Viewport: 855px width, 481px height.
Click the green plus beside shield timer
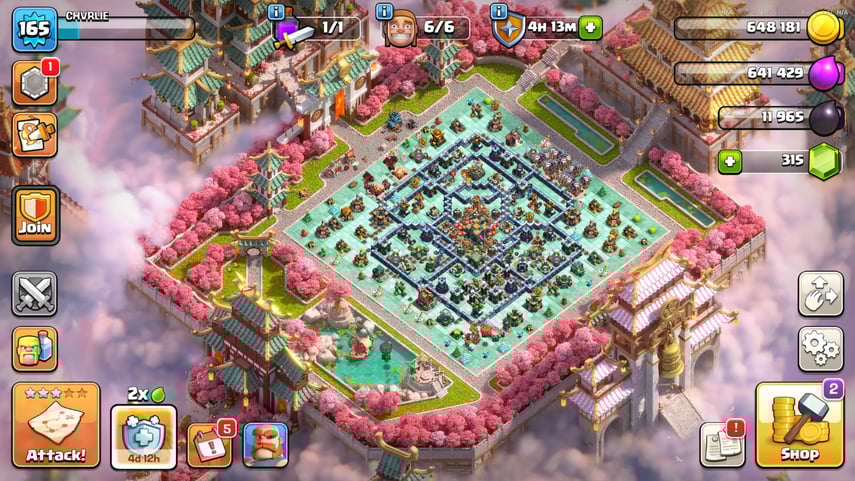coord(590,28)
